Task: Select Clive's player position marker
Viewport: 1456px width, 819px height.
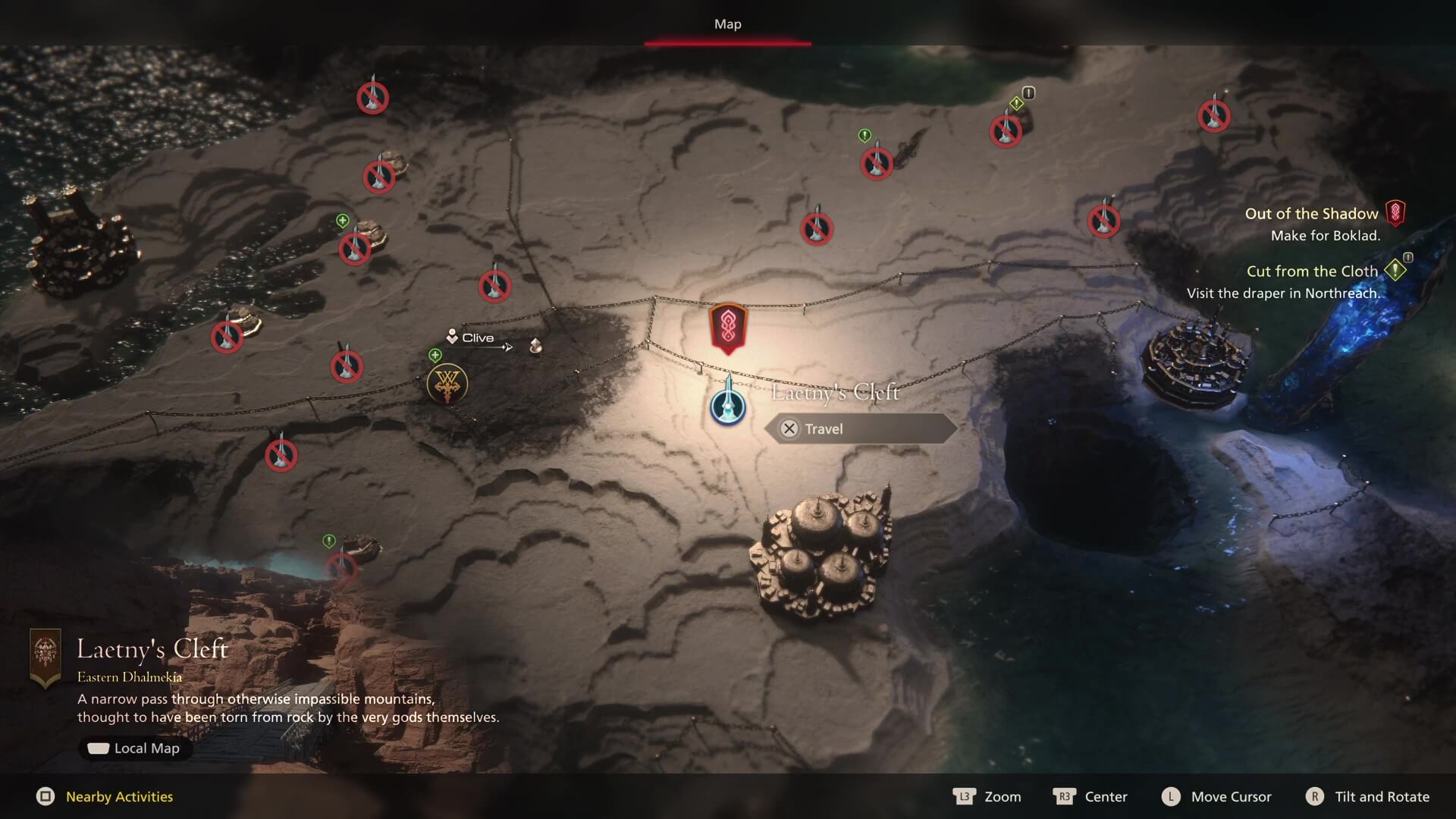Action: tap(452, 337)
